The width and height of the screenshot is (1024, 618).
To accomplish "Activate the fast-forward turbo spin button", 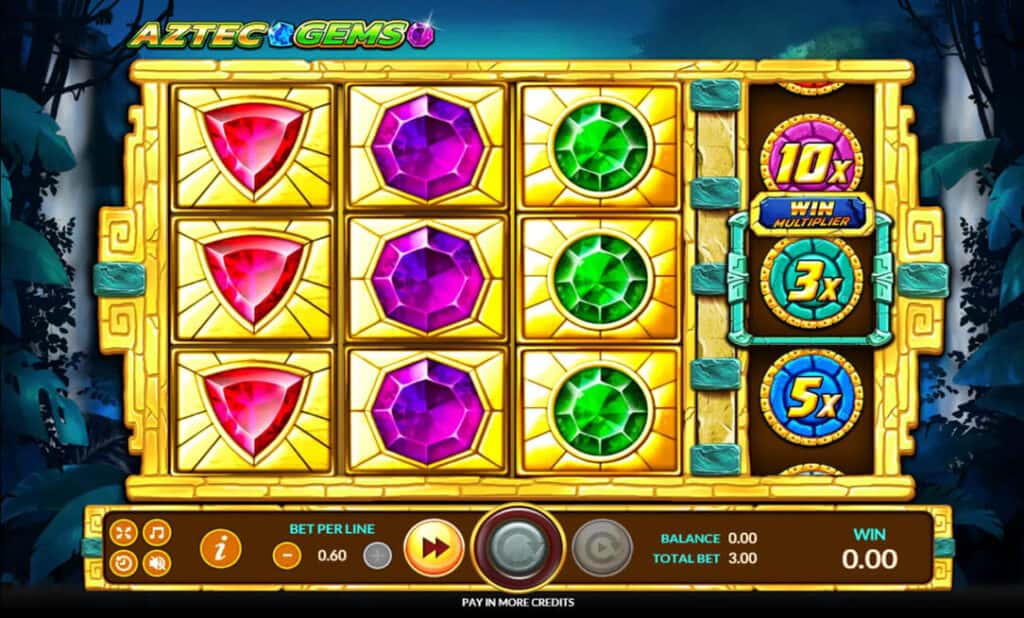I will click(x=433, y=548).
